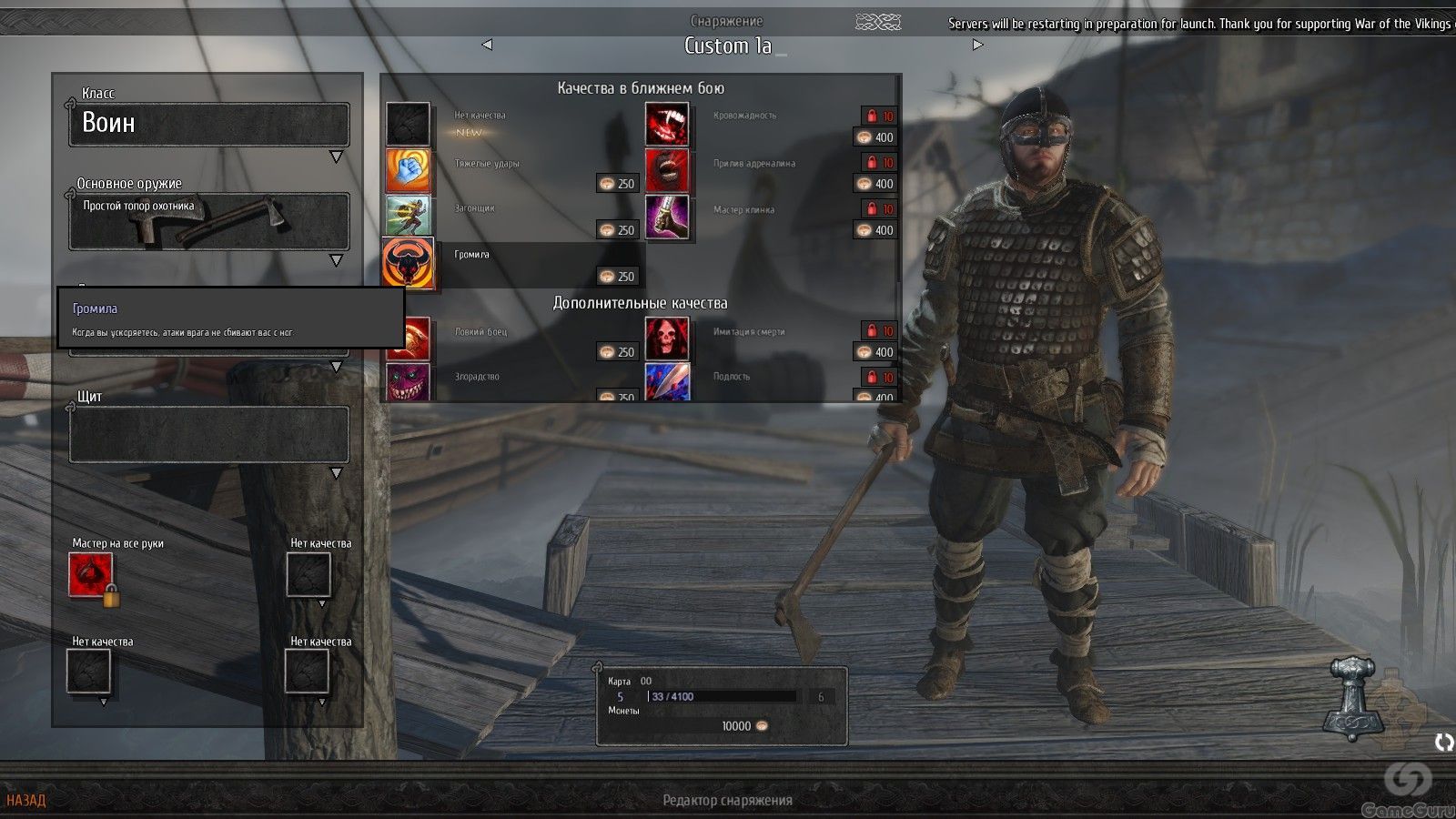Screen dimensions: 1456x819
Task: Switch to the previous loadout with the left arrow
Action: pos(487,45)
